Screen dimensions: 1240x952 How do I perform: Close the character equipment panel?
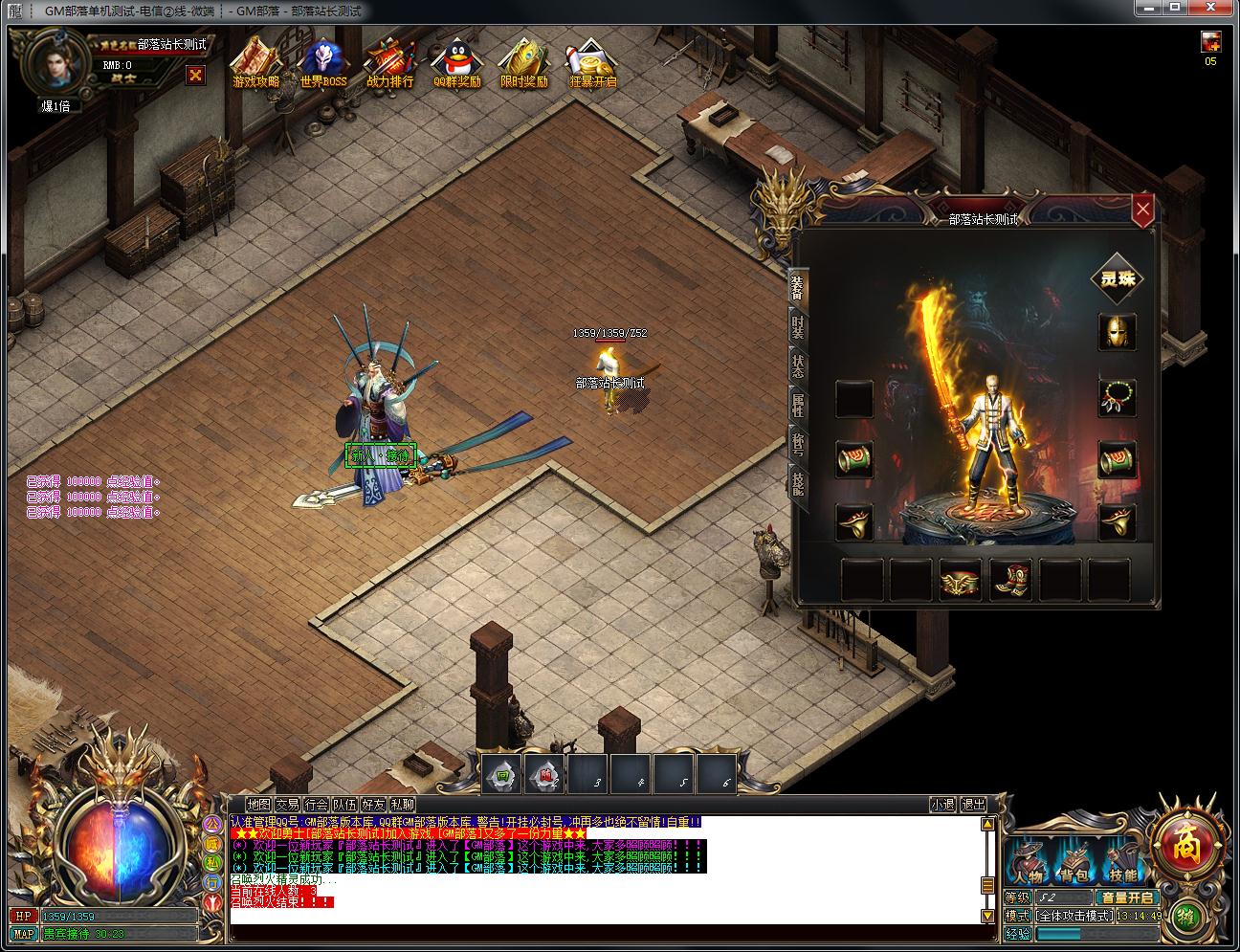coord(1141,210)
